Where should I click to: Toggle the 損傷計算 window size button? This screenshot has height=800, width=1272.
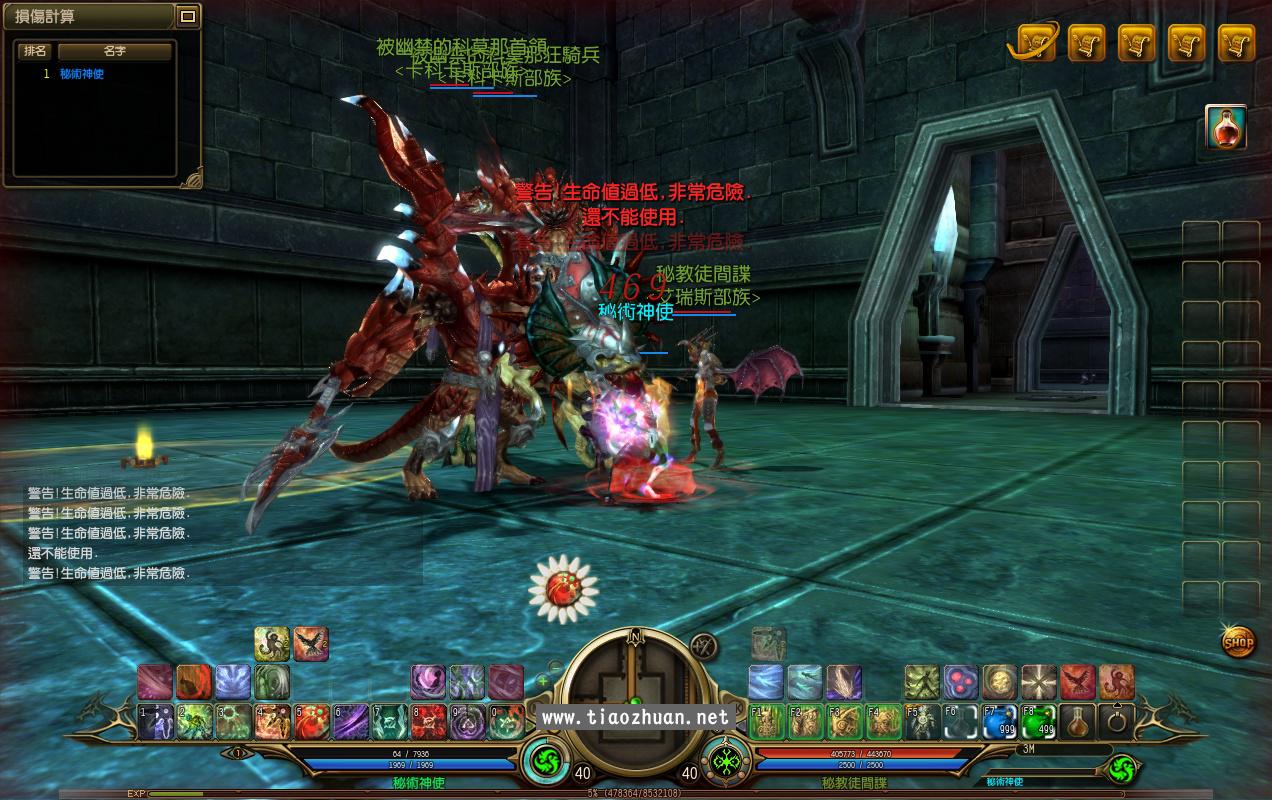(x=187, y=16)
